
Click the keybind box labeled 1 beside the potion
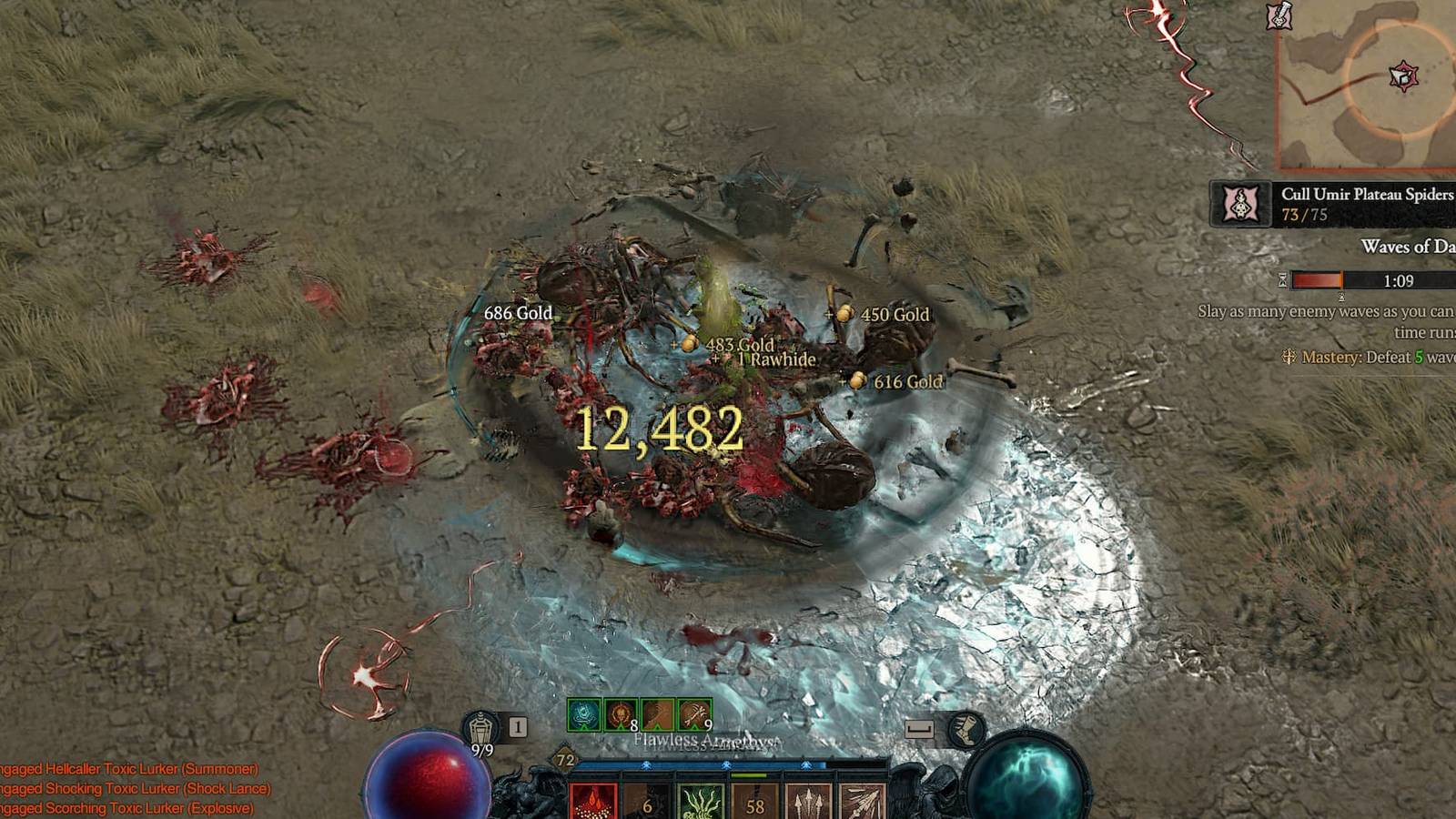517,725
